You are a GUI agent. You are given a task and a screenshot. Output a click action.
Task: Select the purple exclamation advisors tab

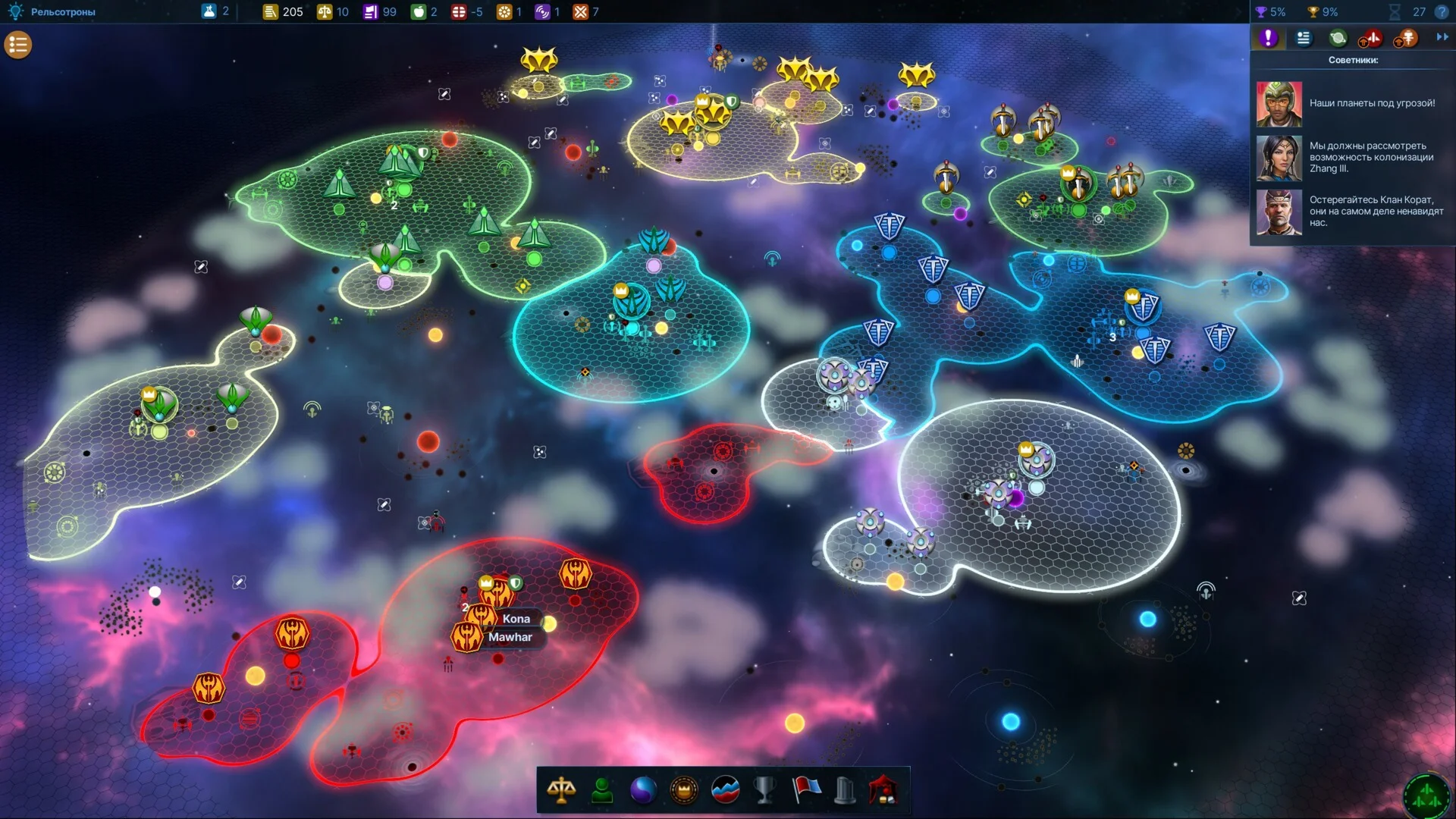pyautogui.click(x=1268, y=38)
